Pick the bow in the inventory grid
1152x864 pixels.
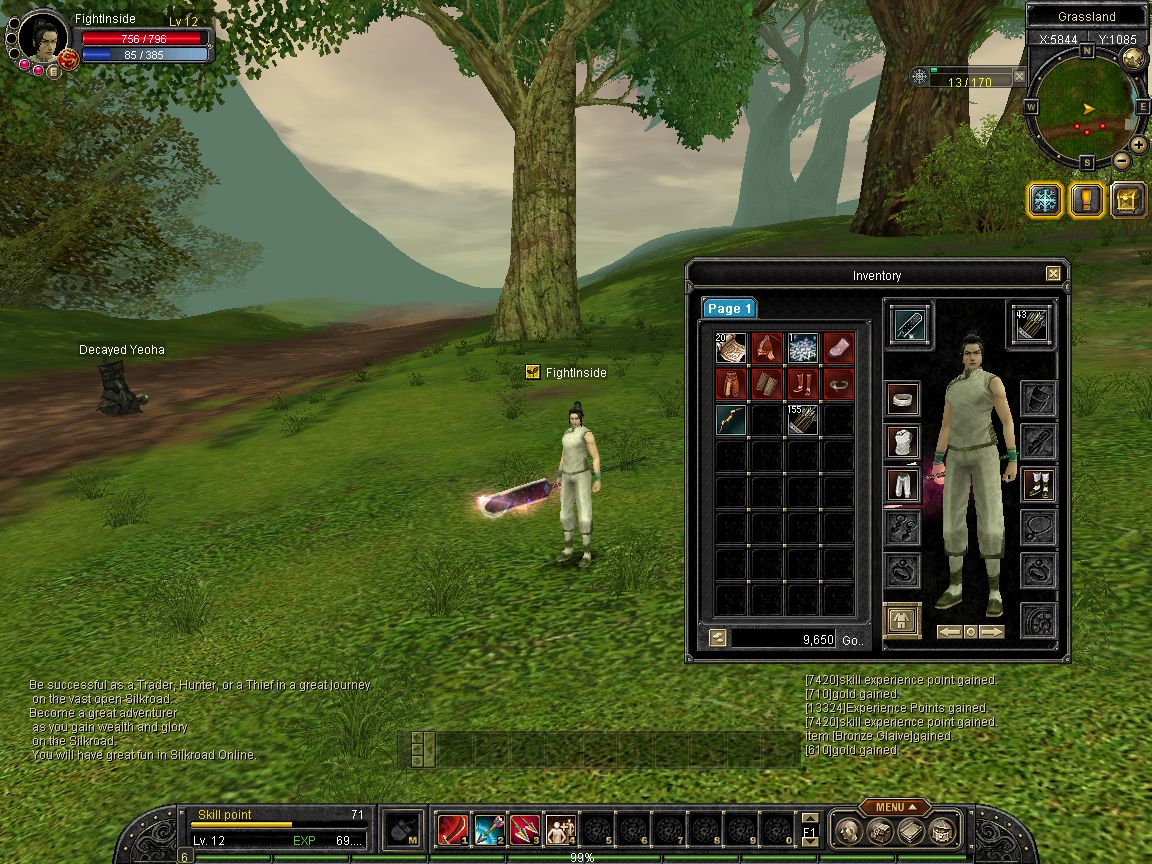731,420
